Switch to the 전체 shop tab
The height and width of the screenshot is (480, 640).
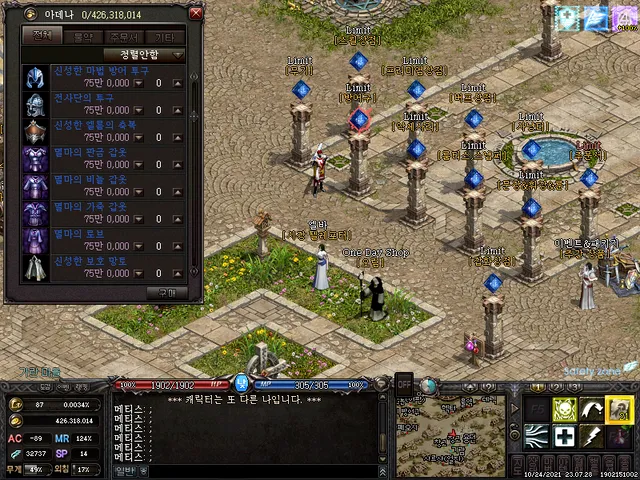tap(43, 36)
